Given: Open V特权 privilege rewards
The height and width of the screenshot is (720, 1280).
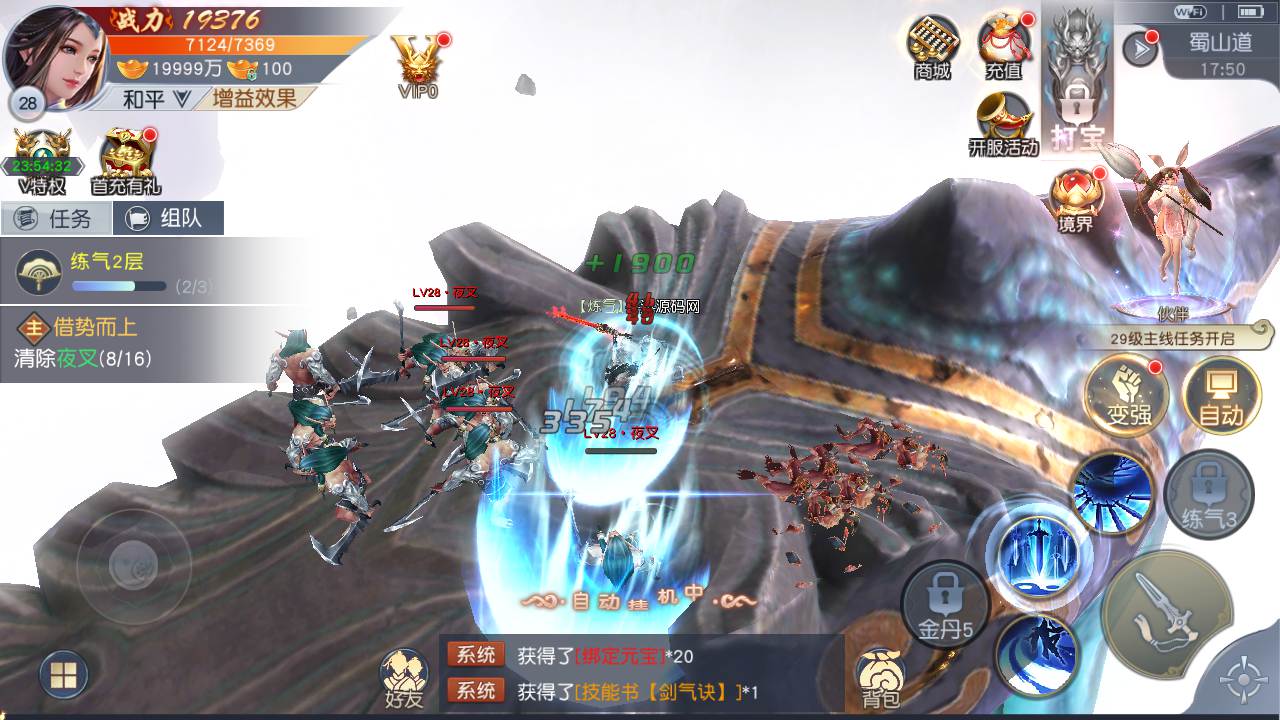Looking at the screenshot, I should (x=42, y=160).
